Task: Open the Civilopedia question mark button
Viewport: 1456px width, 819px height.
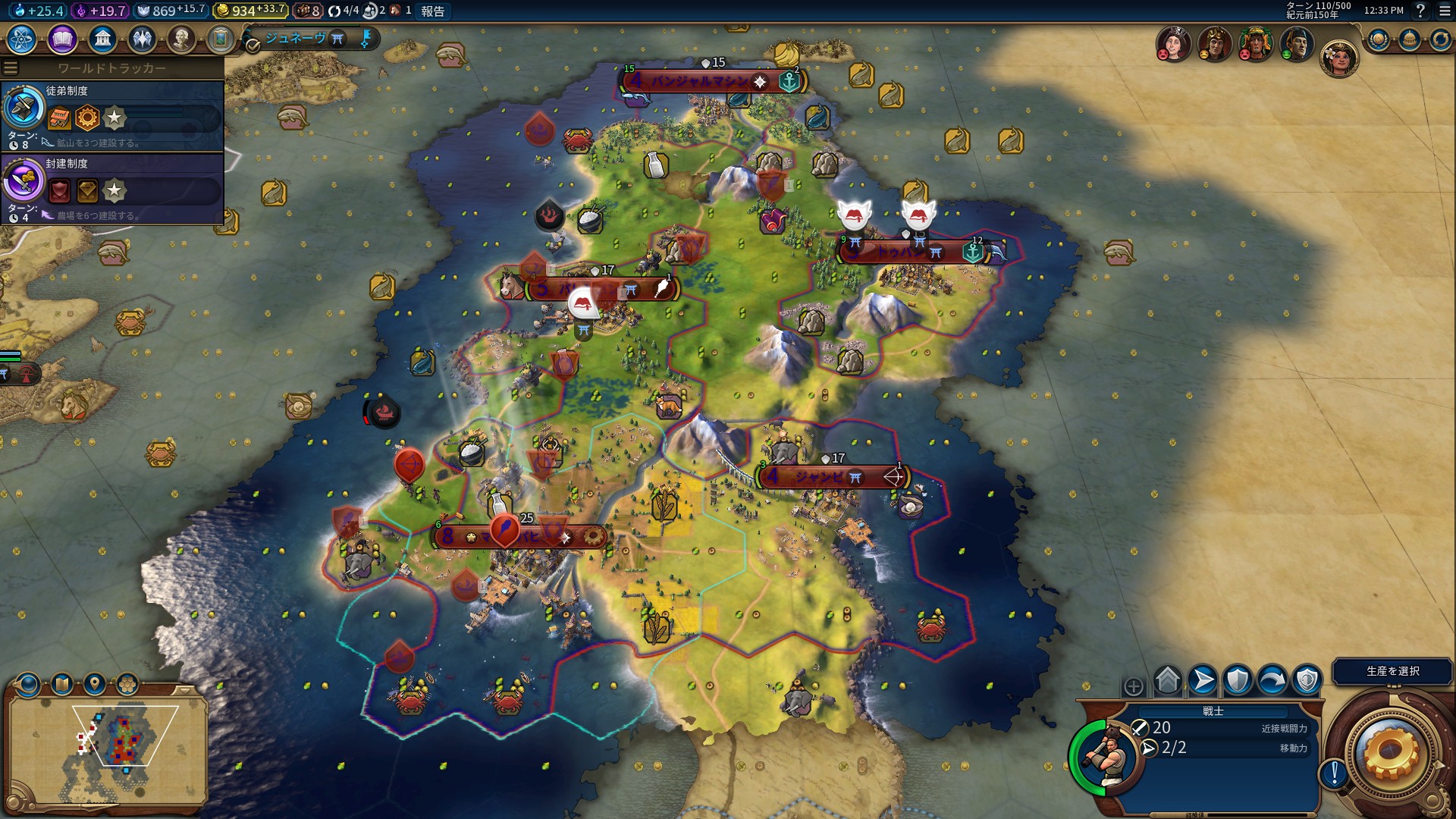Action: point(1420,11)
